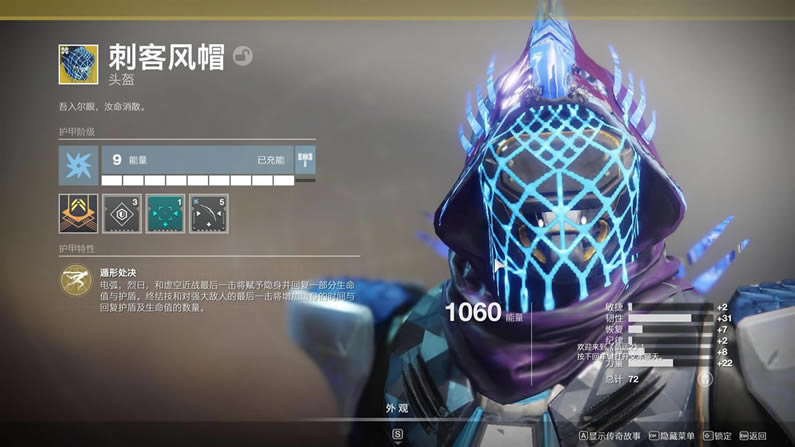Viewport: 795px width, 447px height.
Task: Select the Arc energy type icon
Action: coord(78,163)
